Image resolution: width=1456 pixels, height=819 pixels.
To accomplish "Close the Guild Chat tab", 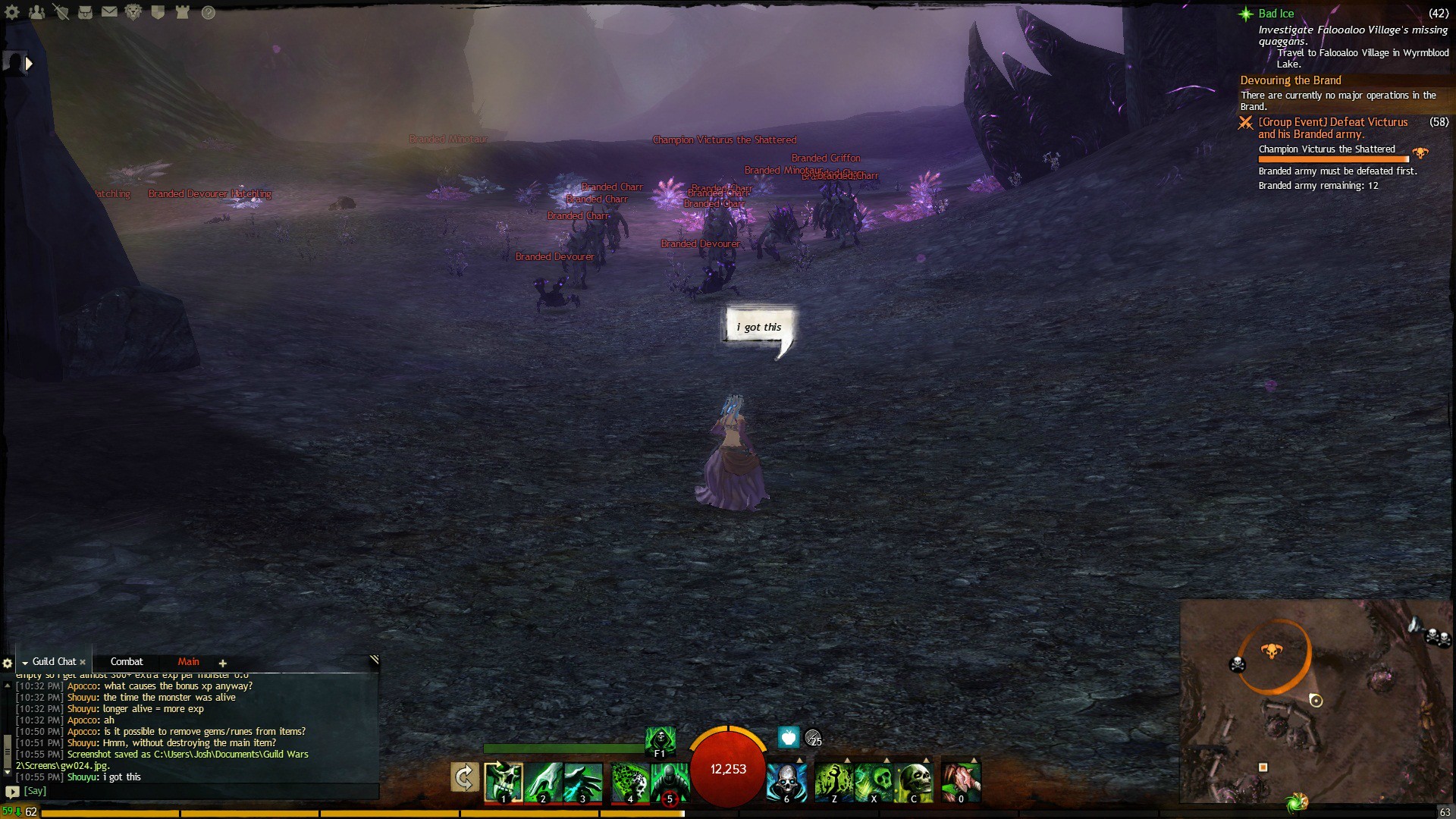I will (83, 662).
